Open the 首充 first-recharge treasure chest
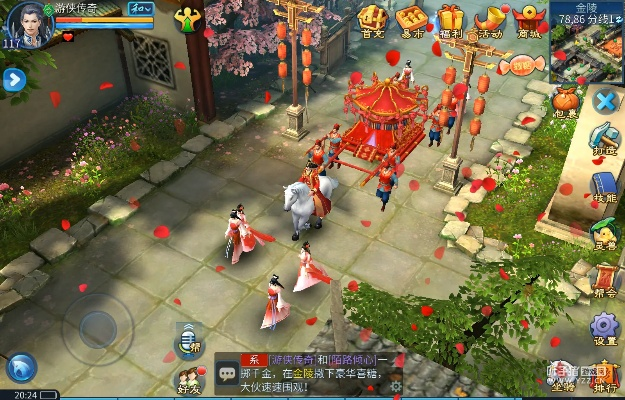 (x=373, y=19)
